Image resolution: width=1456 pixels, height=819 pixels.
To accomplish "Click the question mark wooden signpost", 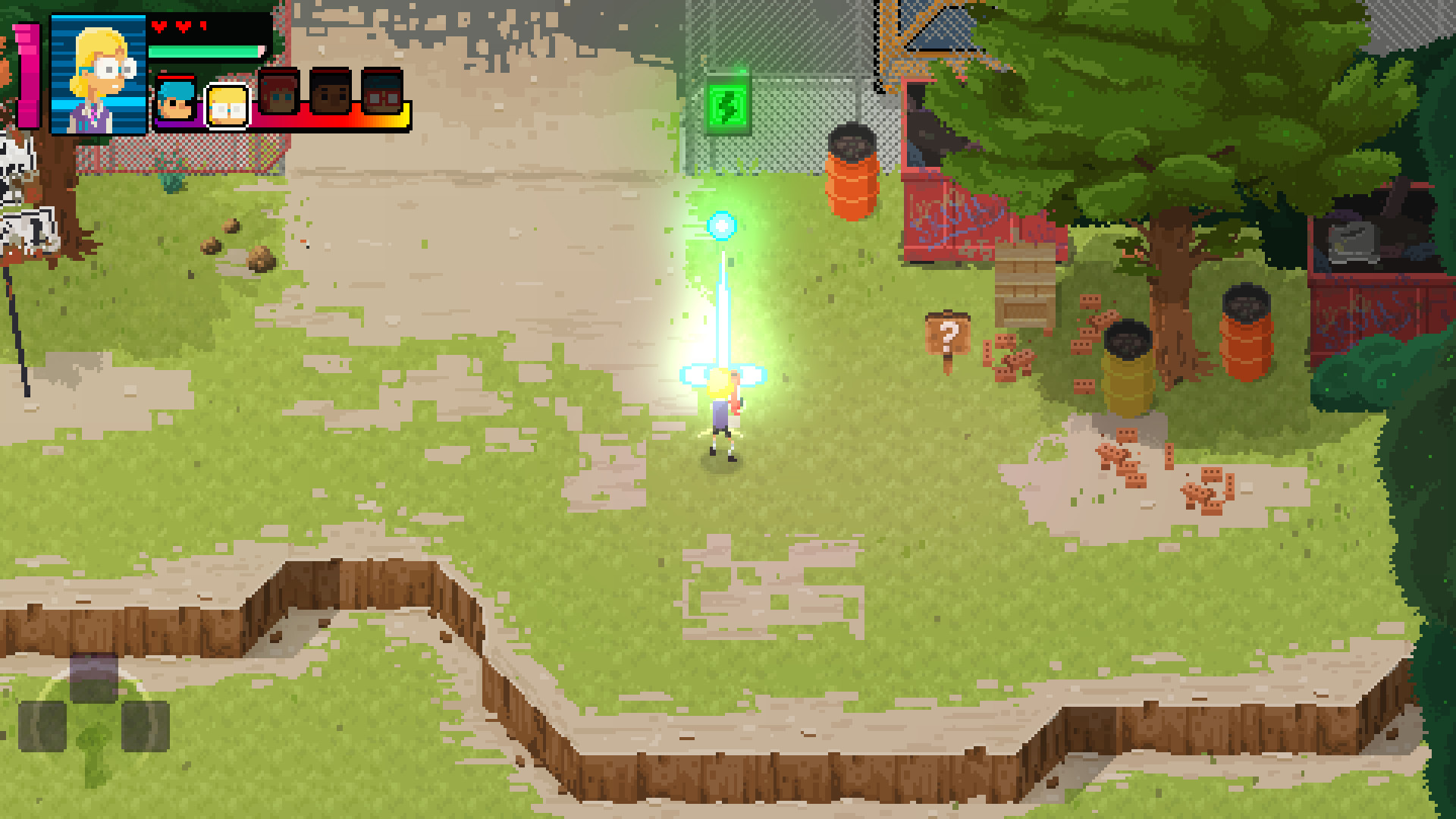I will [x=948, y=334].
